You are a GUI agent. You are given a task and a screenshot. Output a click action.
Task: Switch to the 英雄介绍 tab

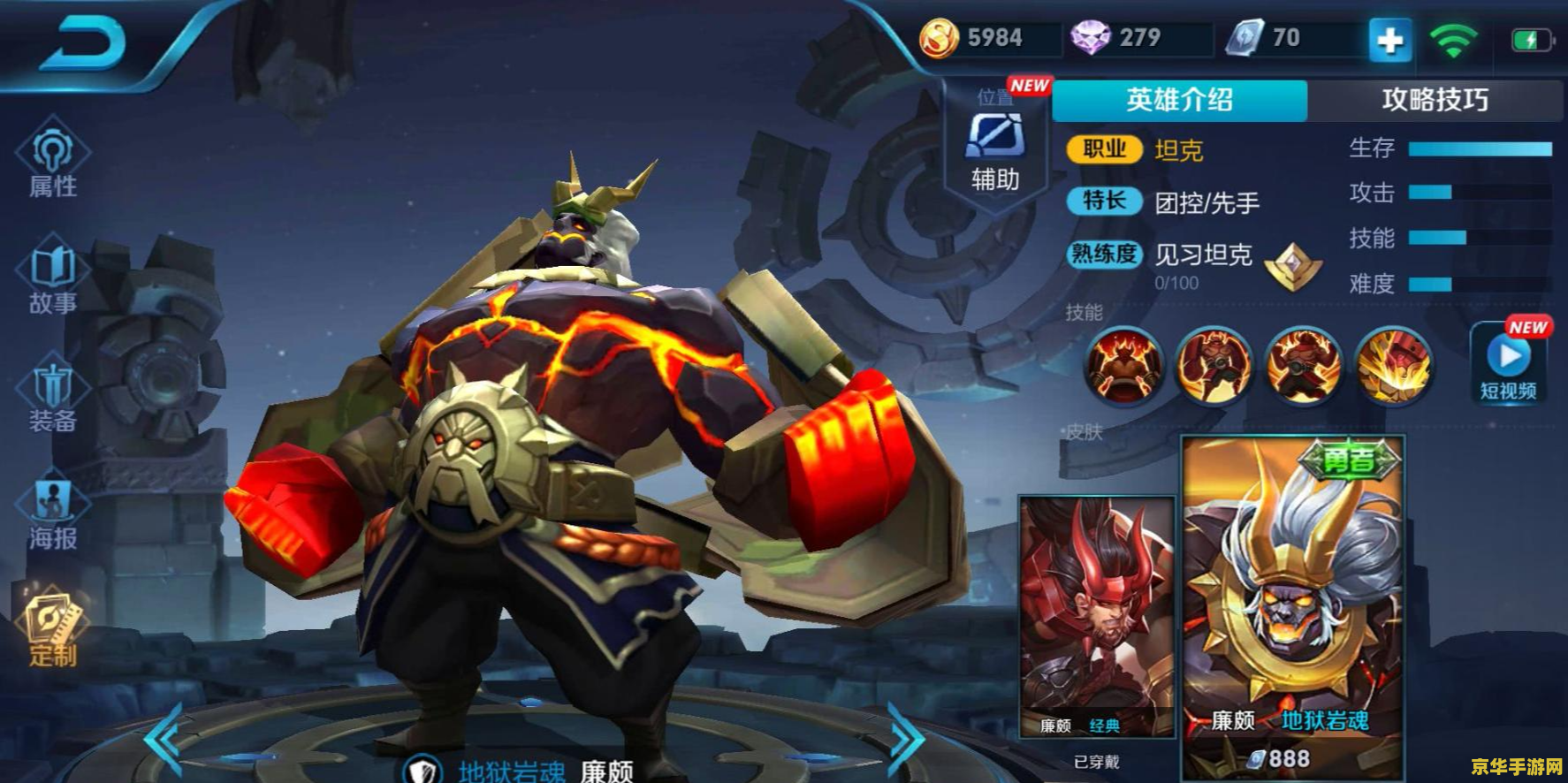(1179, 100)
